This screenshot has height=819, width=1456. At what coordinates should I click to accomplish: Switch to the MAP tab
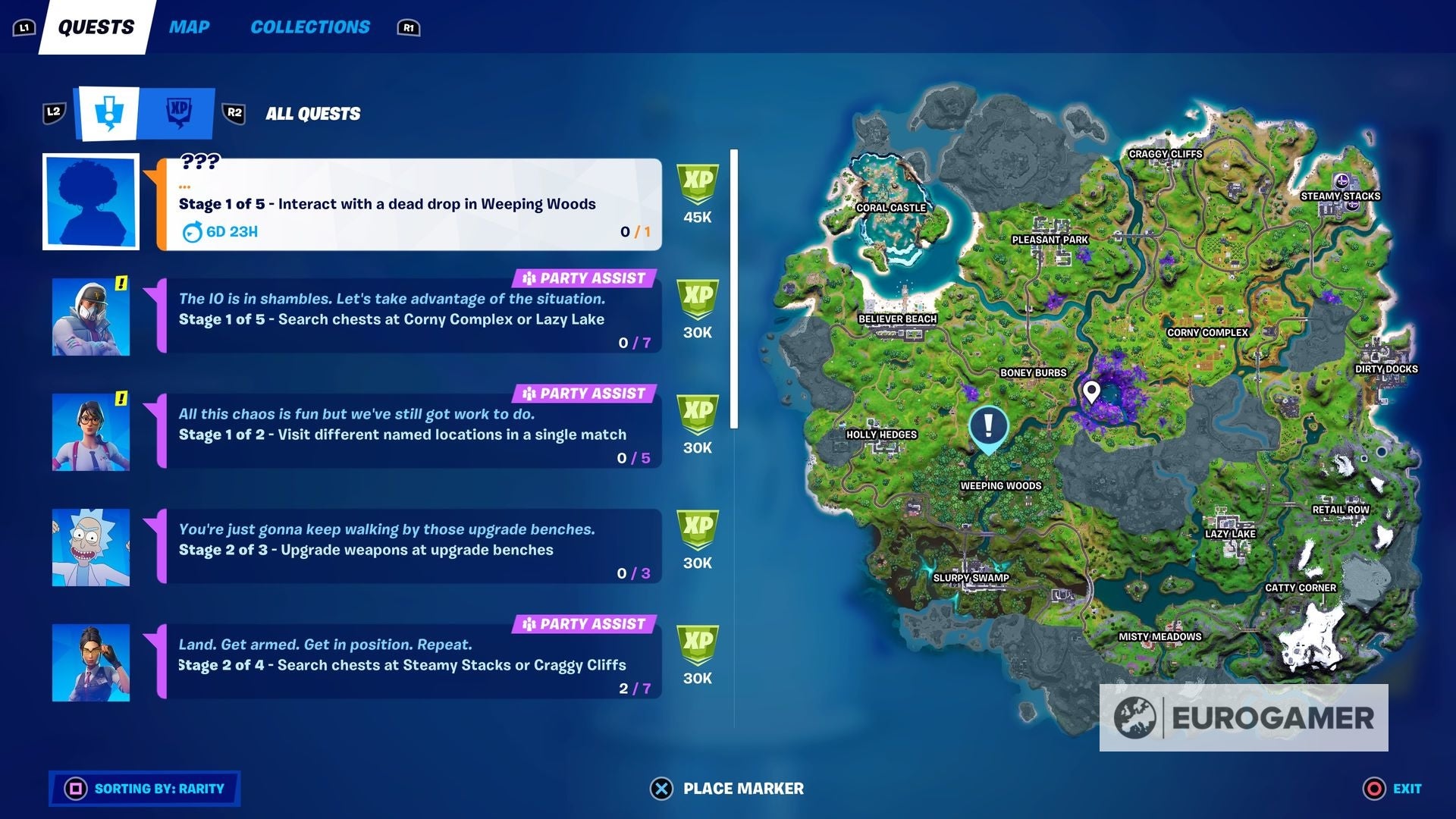pos(189,27)
